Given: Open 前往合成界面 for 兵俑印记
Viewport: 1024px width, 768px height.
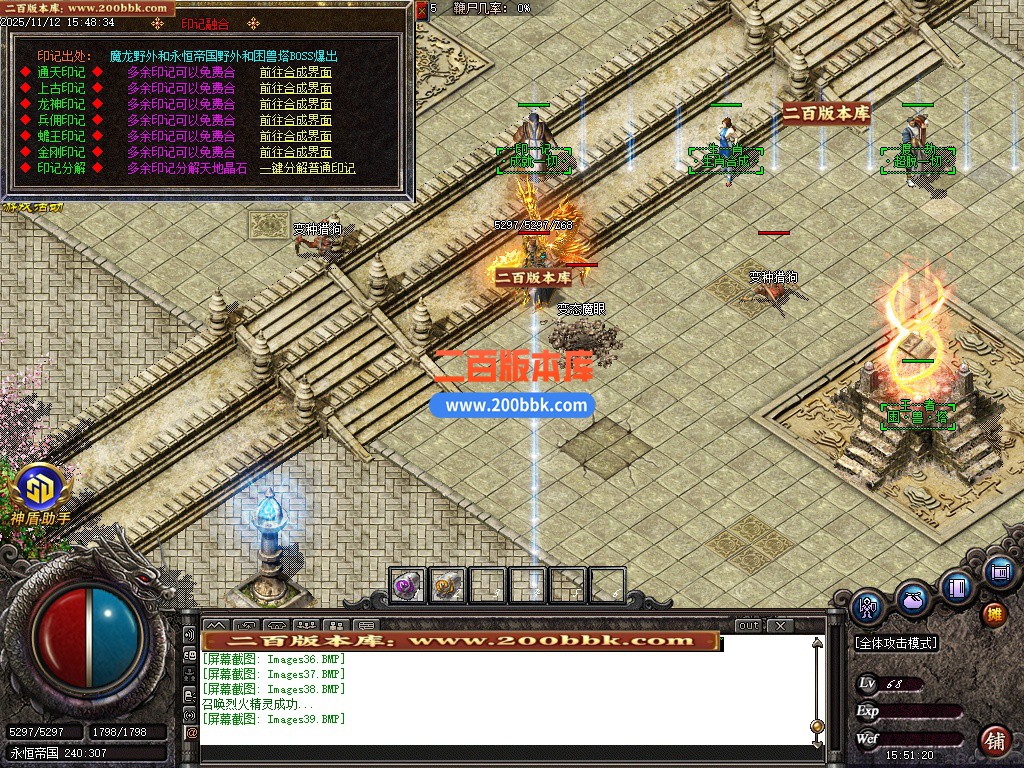Looking at the screenshot, I should [x=295, y=120].
